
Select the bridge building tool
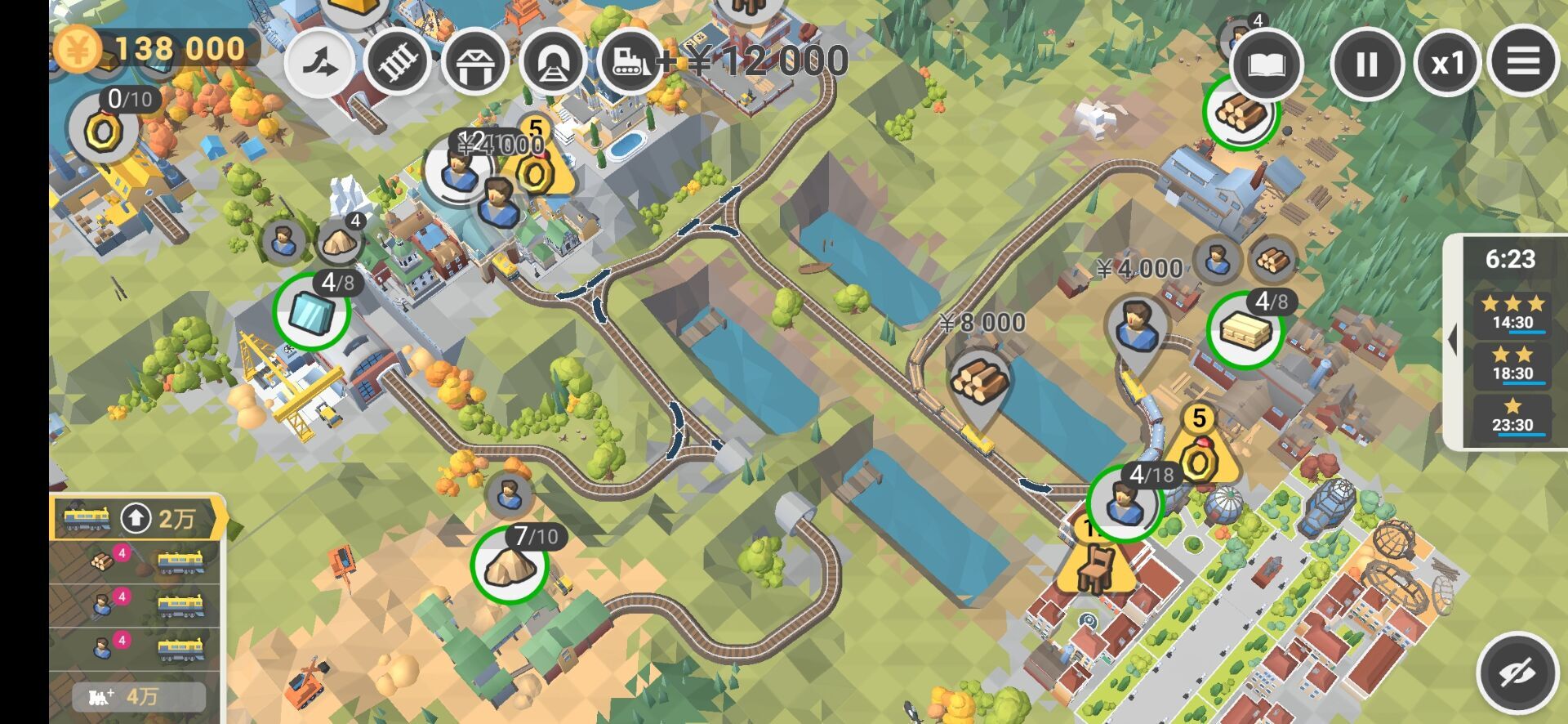[x=475, y=63]
